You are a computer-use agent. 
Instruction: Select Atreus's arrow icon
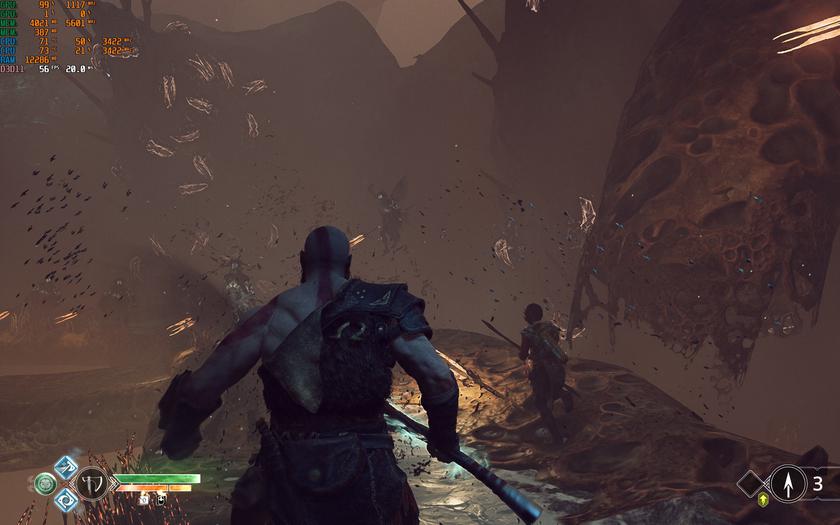click(788, 484)
